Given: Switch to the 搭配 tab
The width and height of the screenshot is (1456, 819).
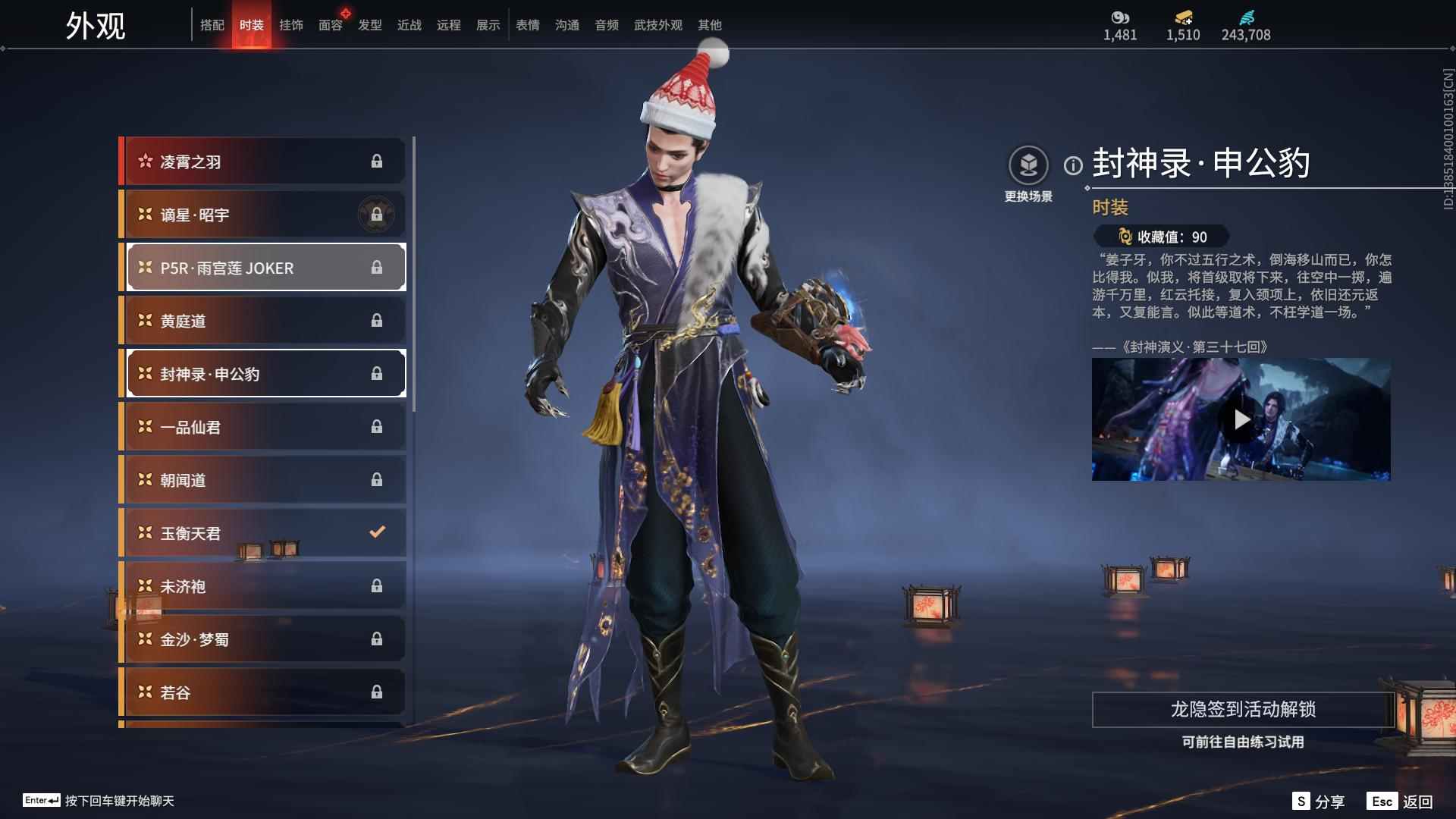Looking at the screenshot, I should click(x=212, y=25).
